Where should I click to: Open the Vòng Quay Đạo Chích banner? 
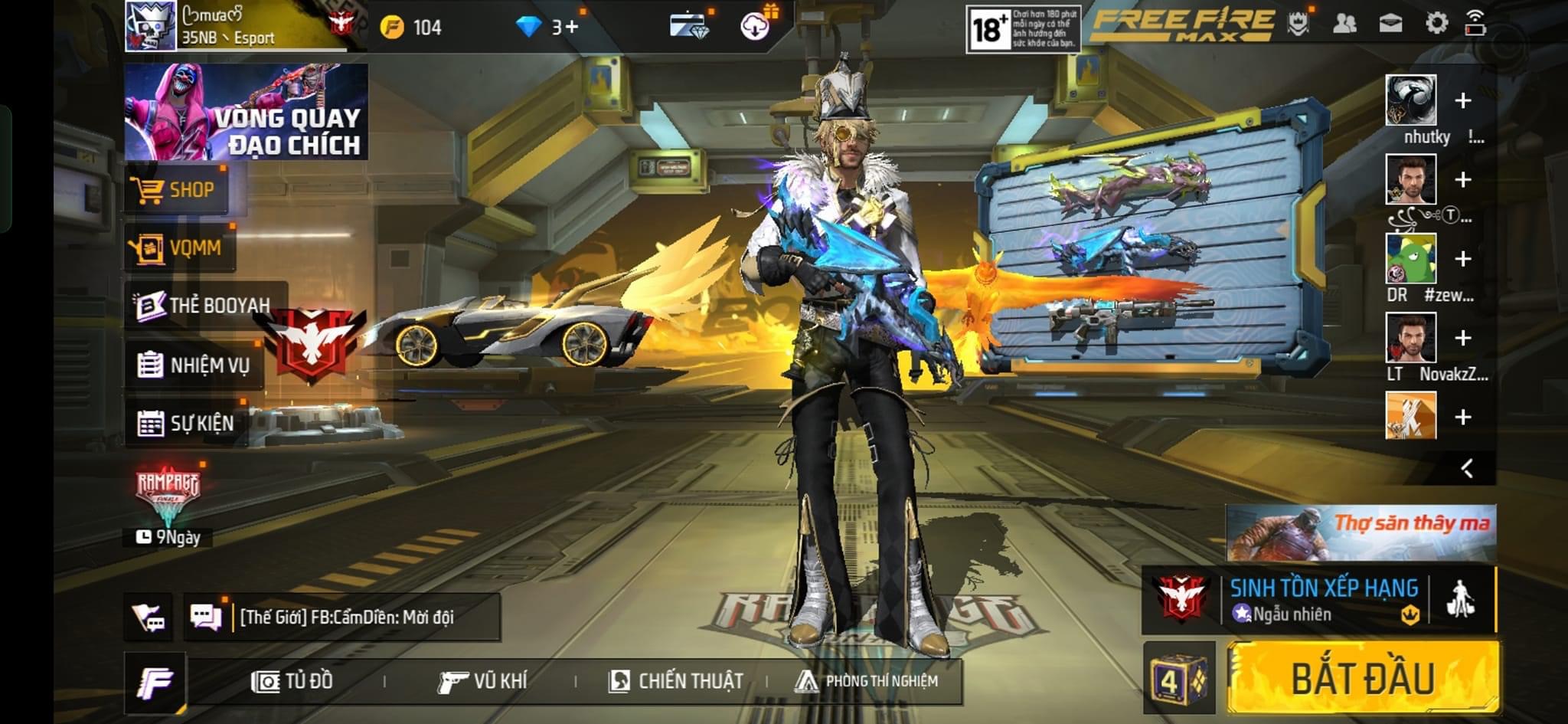(x=247, y=112)
